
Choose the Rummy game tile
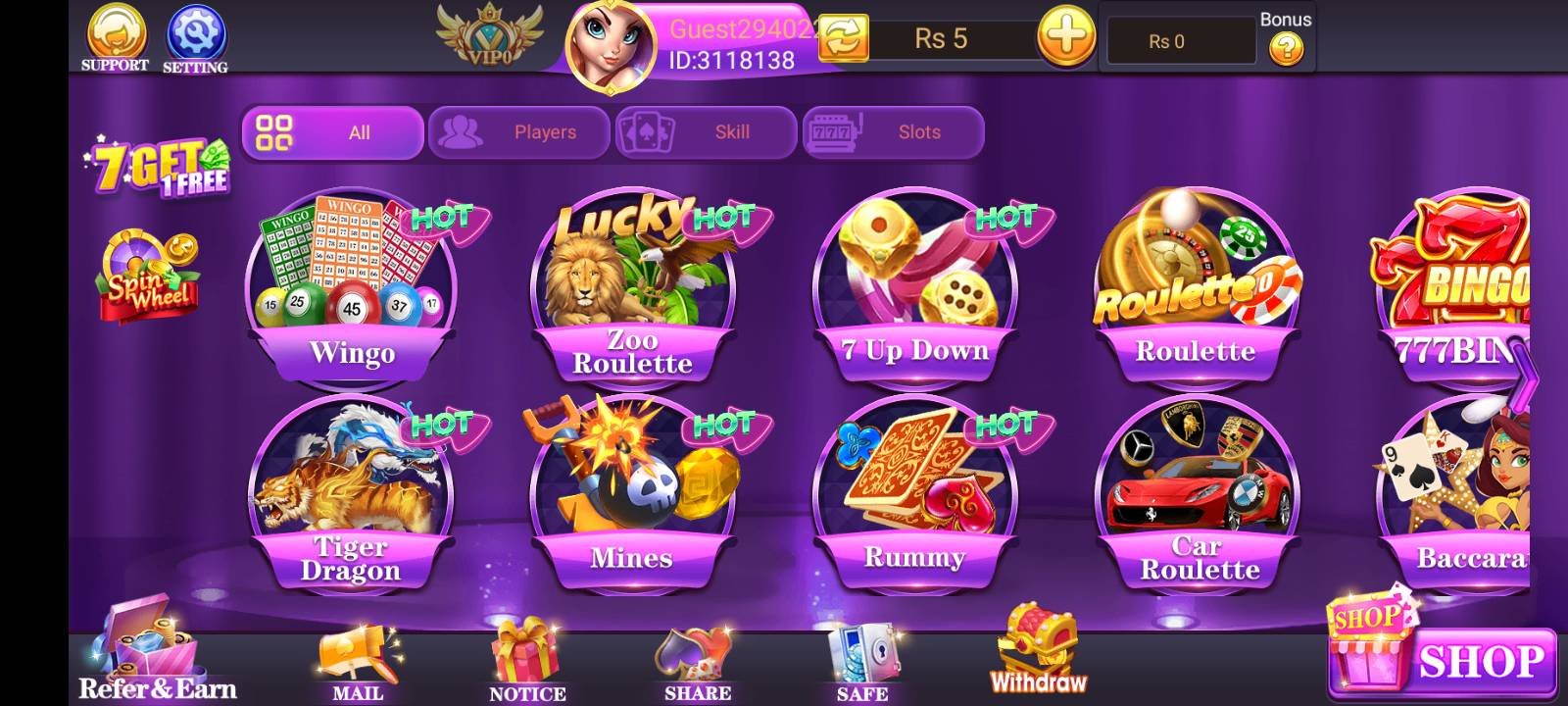click(914, 493)
